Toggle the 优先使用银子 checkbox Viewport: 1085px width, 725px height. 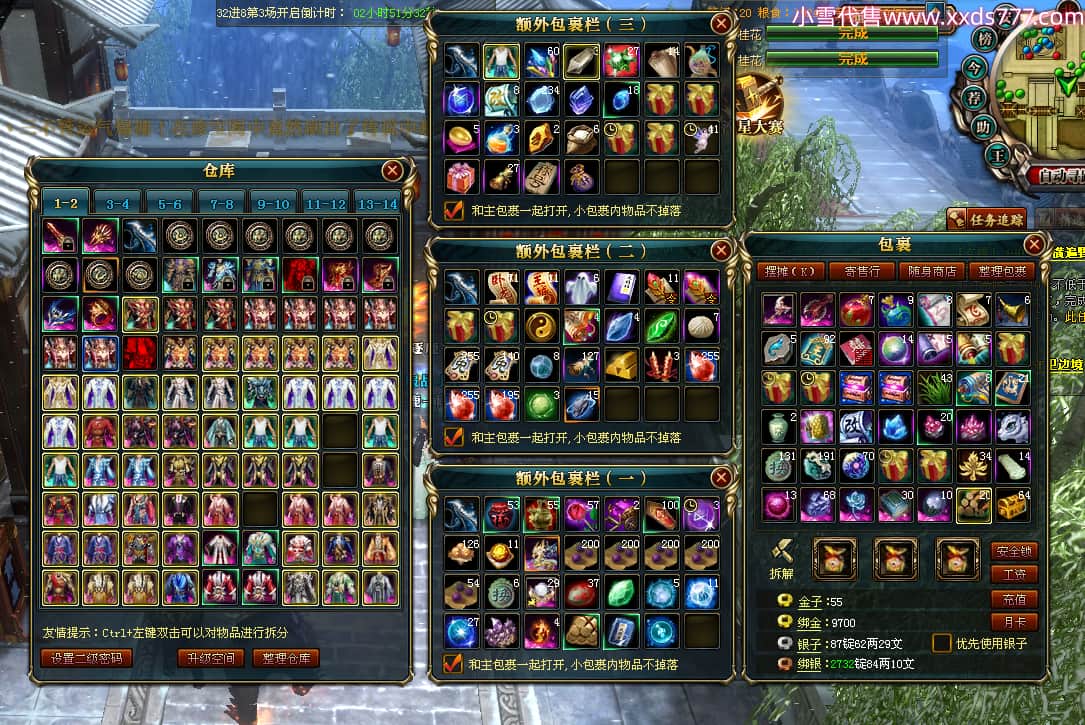941,643
